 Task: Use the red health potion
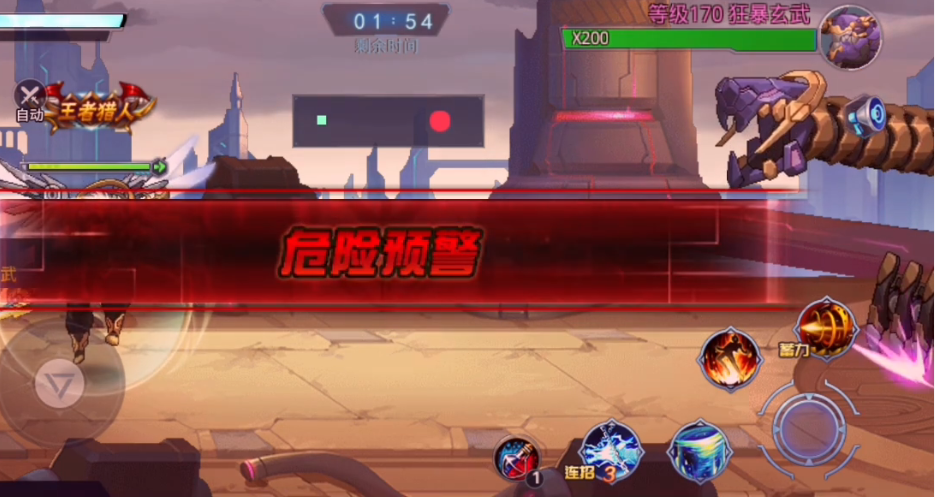(517, 460)
